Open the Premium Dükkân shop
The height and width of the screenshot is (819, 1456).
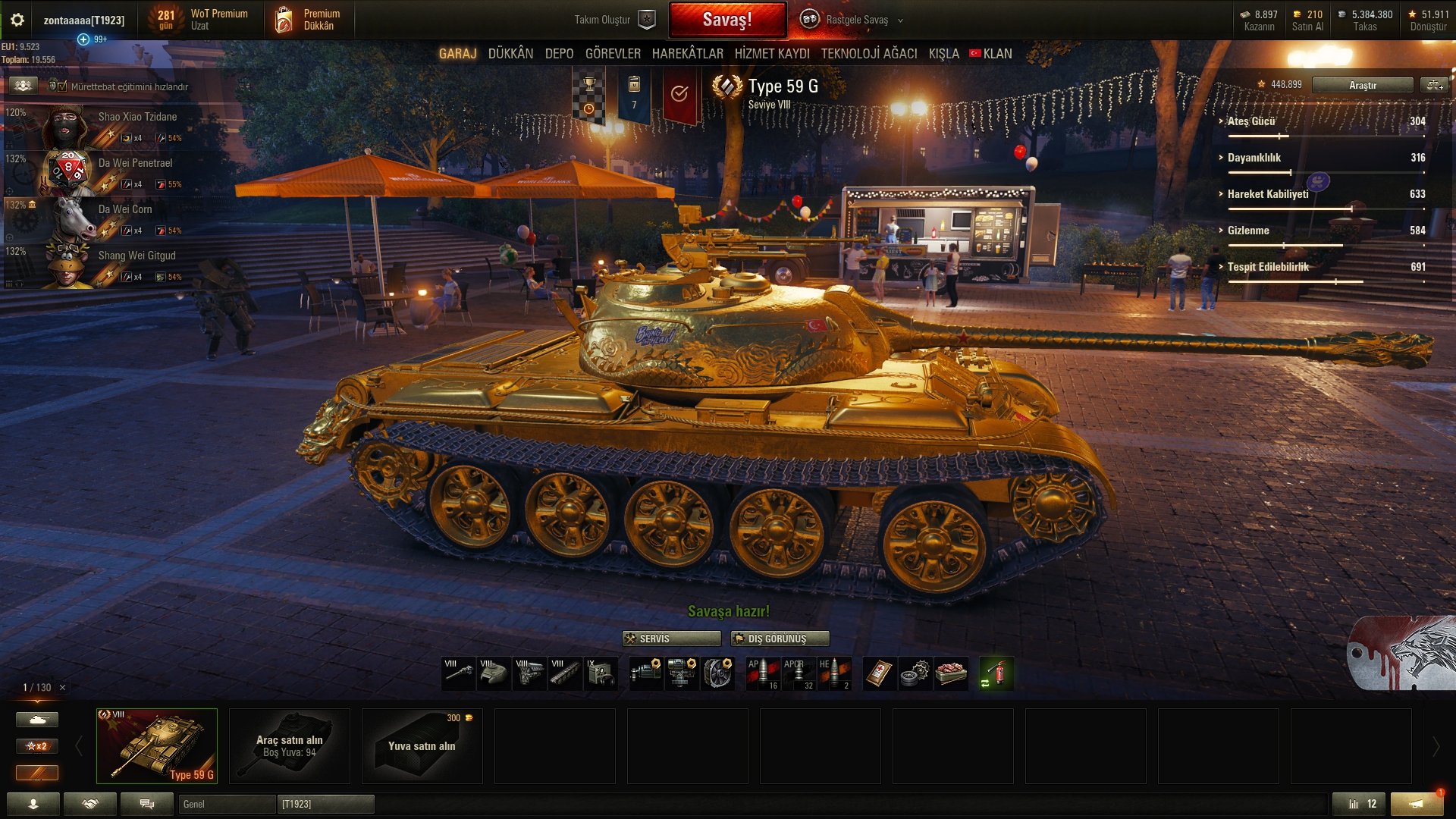coord(309,20)
